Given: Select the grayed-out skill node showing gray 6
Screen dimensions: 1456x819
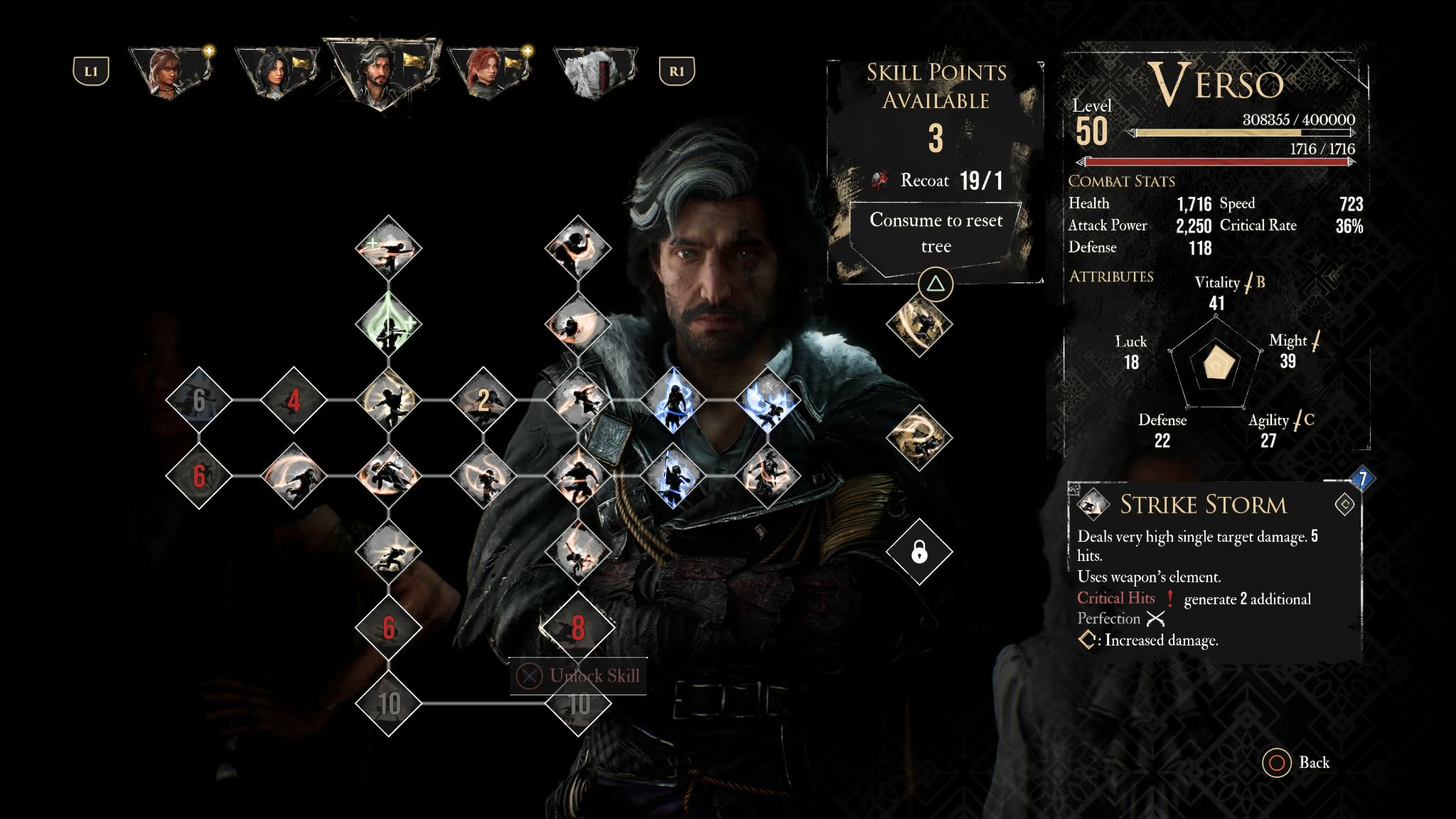Looking at the screenshot, I should (199, 400).
